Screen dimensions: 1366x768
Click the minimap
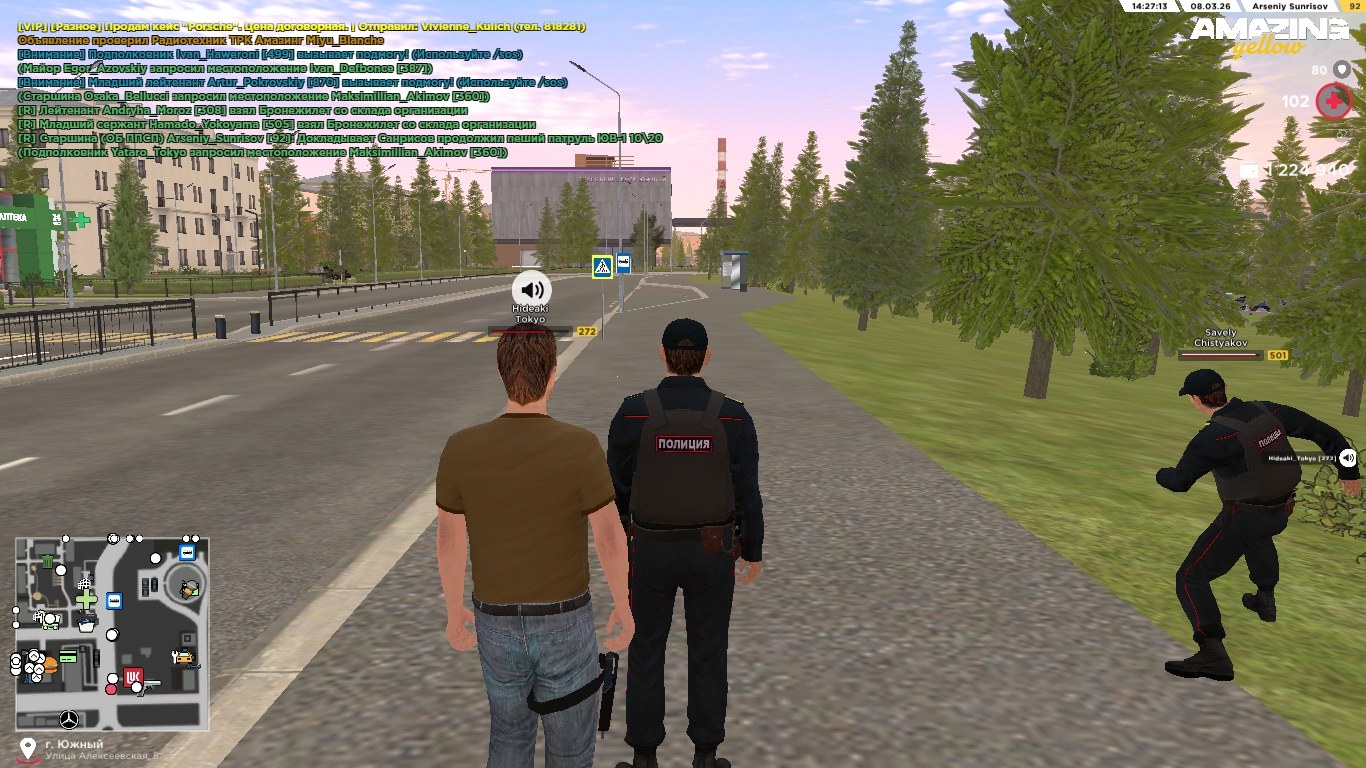pyautogui.click(x=111, y=633)
